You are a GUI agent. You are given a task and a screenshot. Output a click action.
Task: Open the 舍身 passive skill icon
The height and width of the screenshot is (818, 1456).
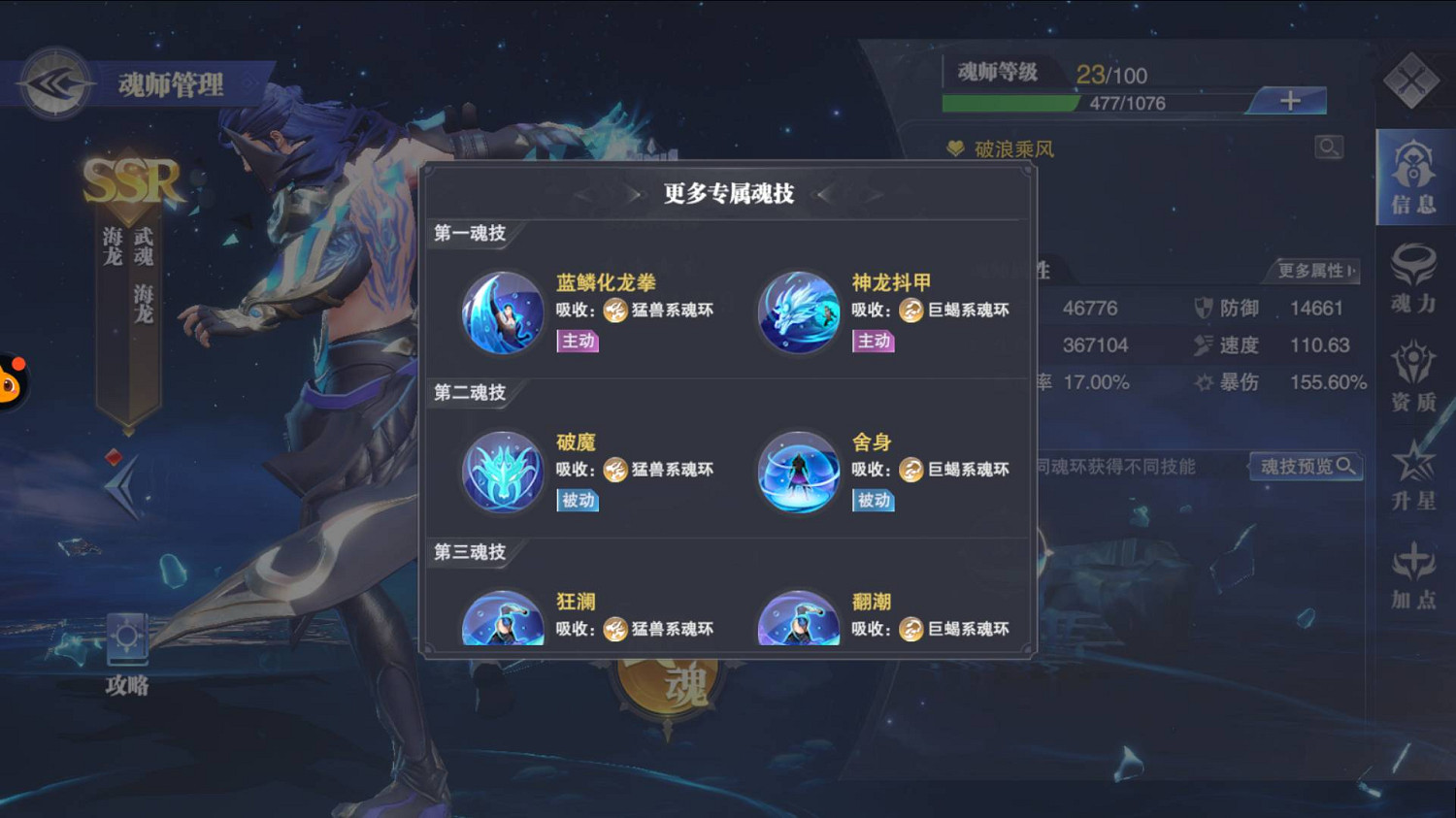pos(798,473)
